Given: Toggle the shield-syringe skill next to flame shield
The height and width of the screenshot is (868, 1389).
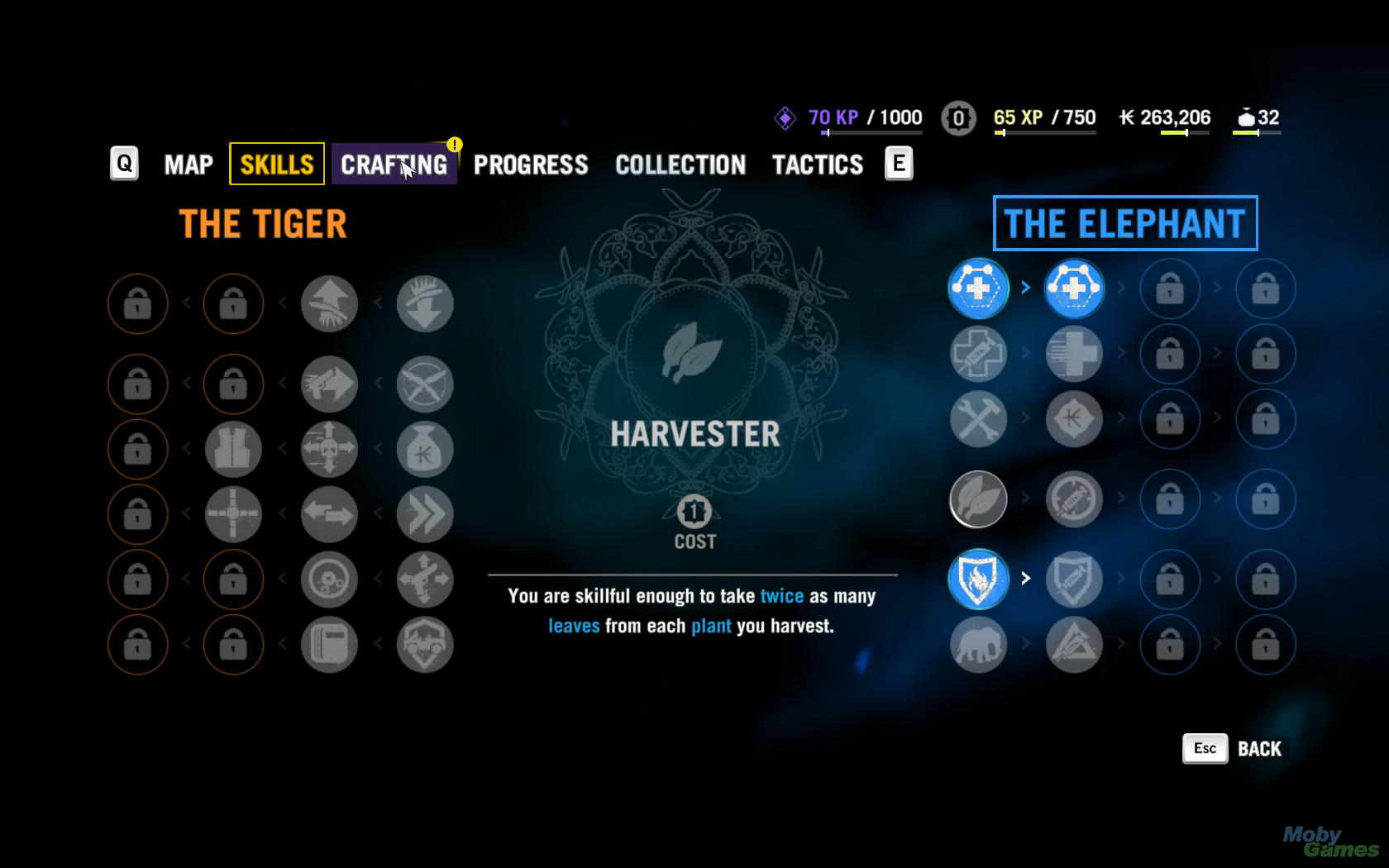Looking at the screenshot, I should 1073,579.
